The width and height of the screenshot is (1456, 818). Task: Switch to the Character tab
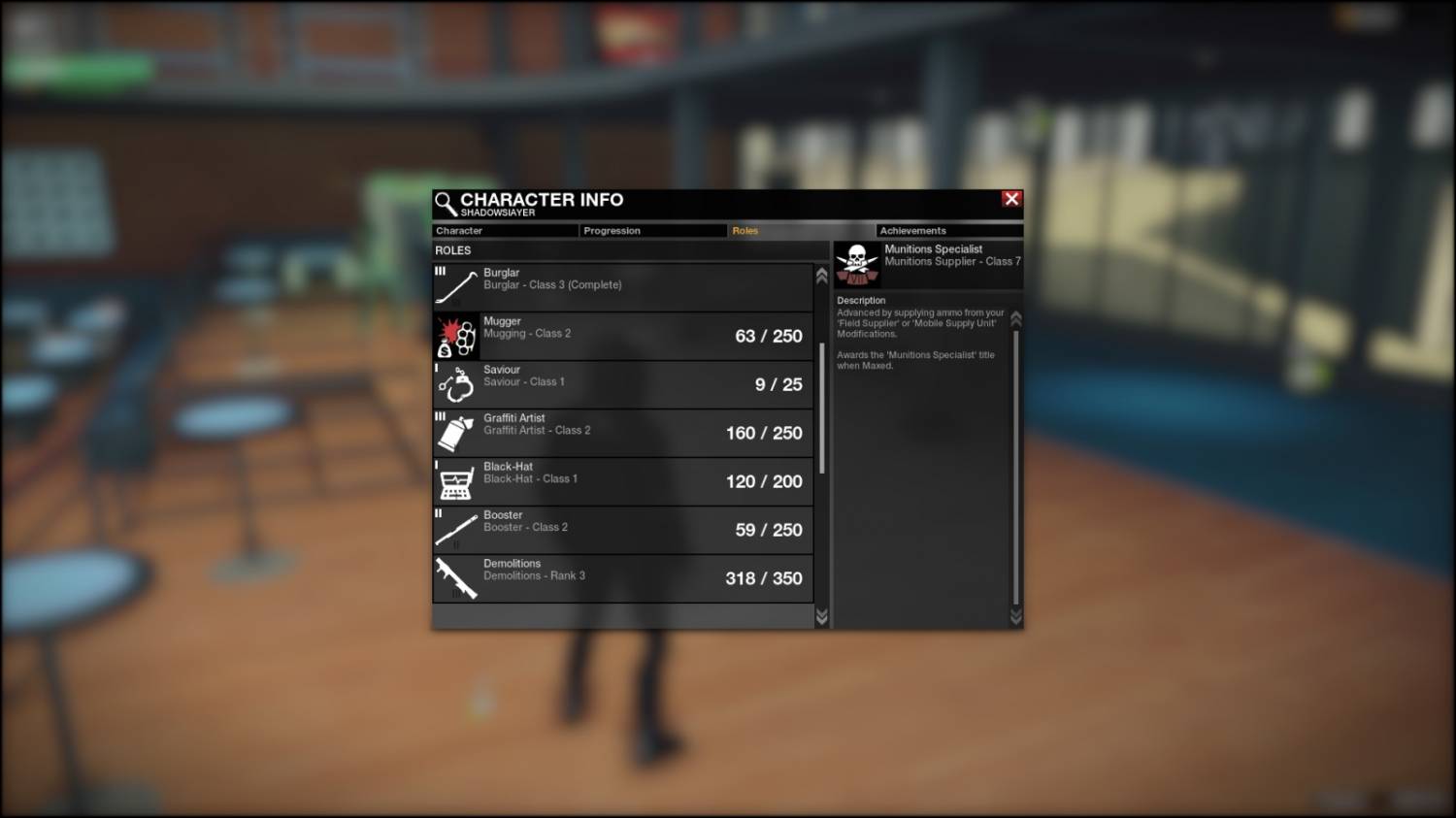click(x=505, y=231)
